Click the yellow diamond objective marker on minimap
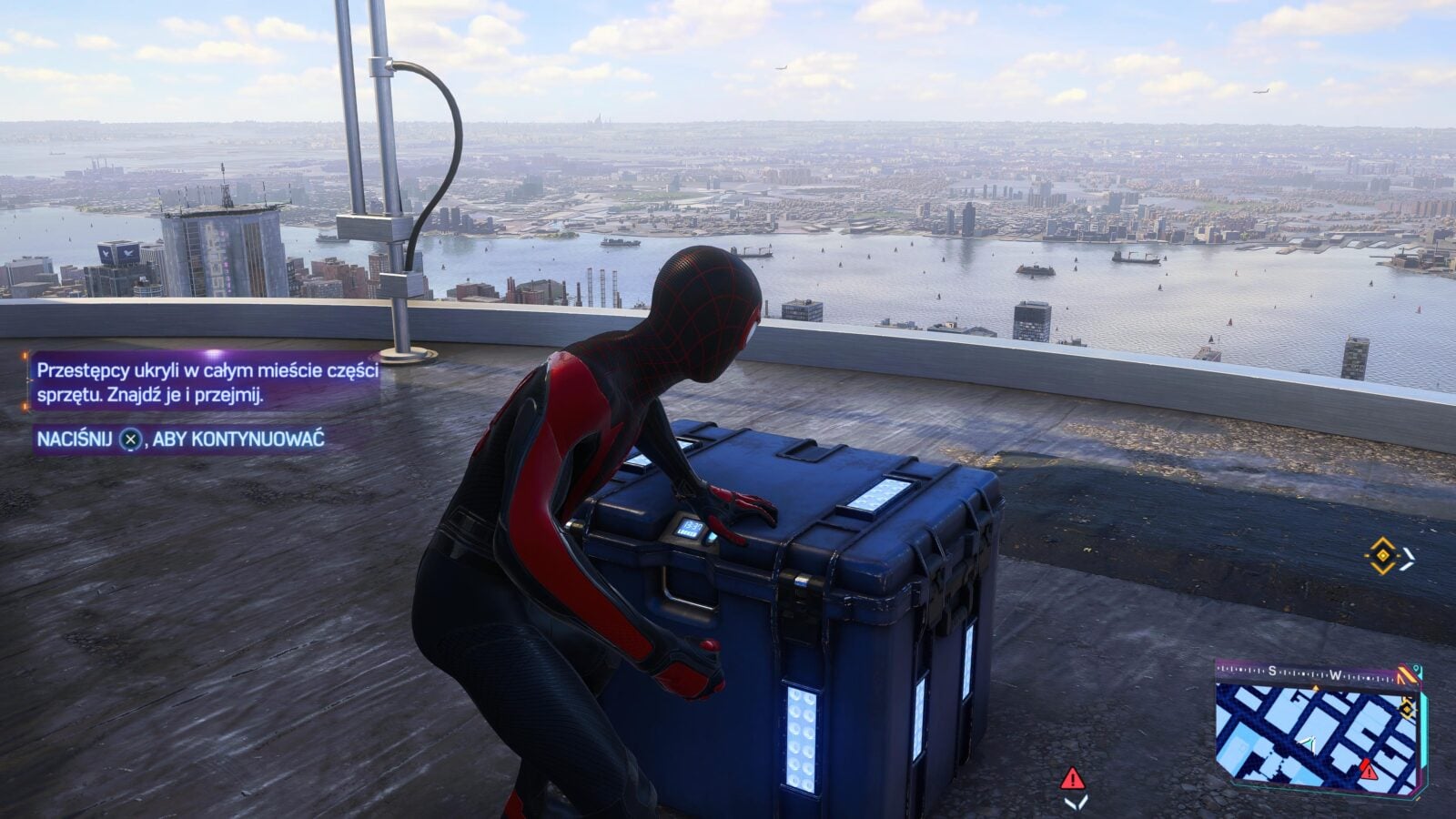This screenshot has width=1456, height=819. 1407,709
